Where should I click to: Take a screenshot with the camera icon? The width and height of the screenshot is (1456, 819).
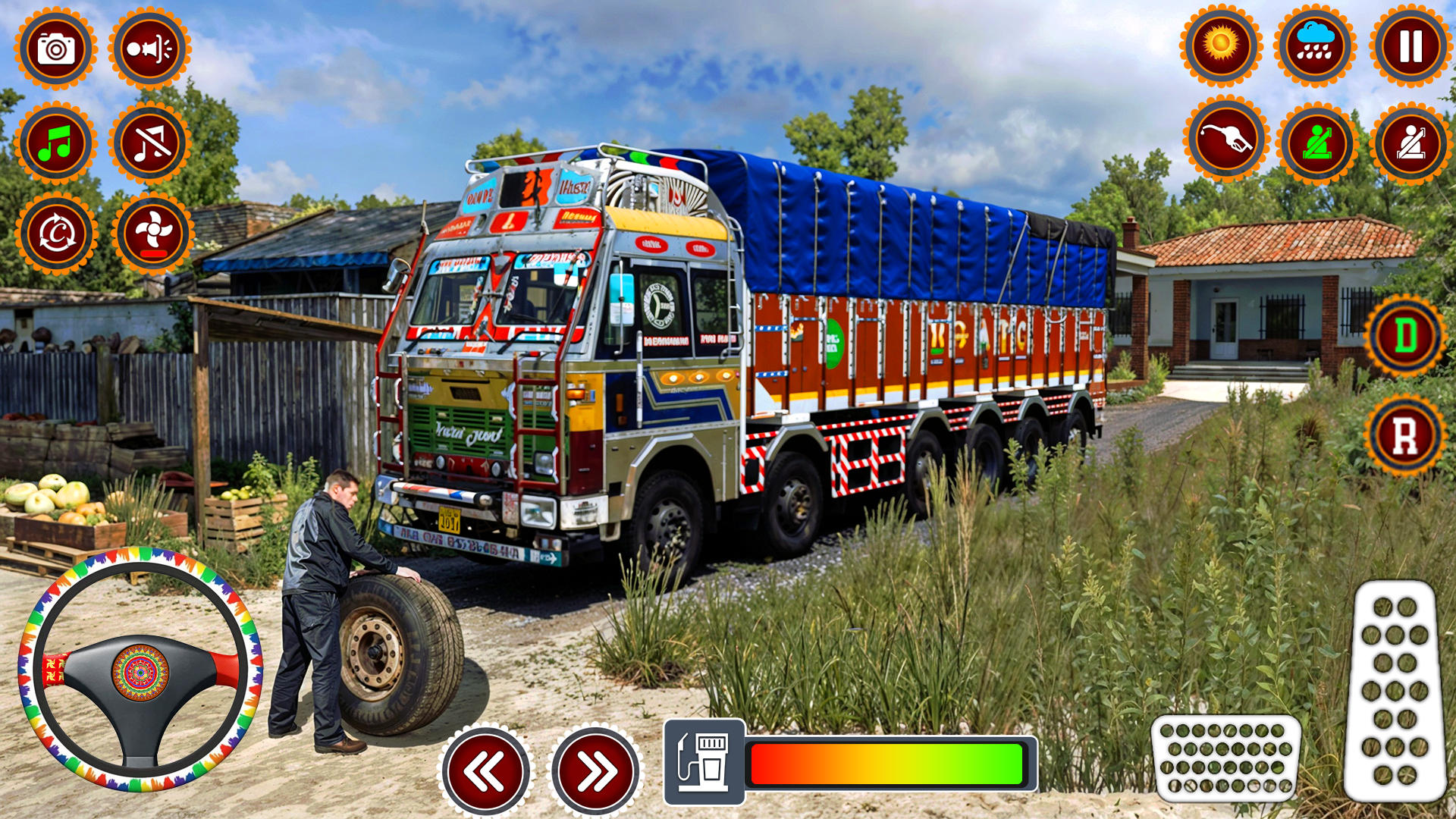click(x=57, y=49)
